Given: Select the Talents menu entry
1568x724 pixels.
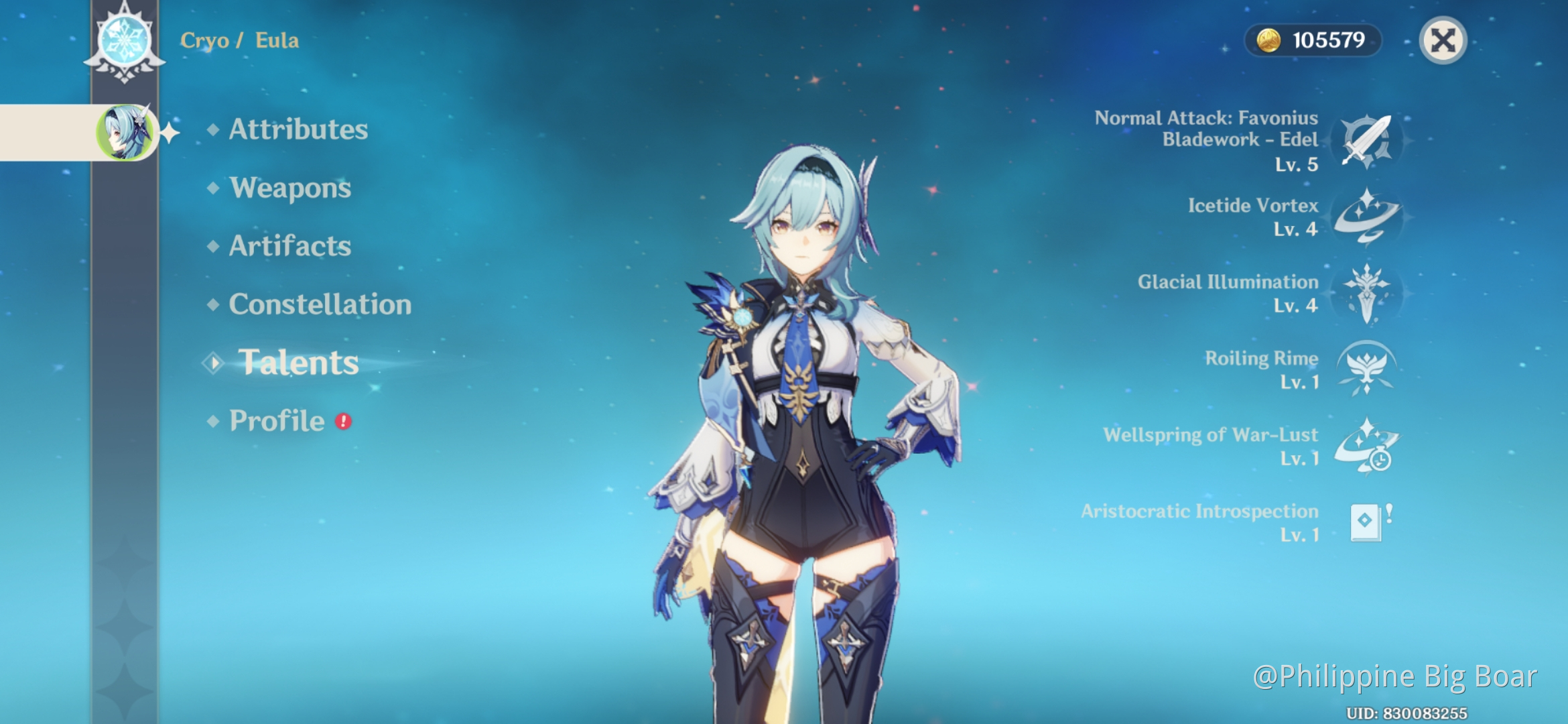Looking at the screenshot, I should click(x=298, y=363).
